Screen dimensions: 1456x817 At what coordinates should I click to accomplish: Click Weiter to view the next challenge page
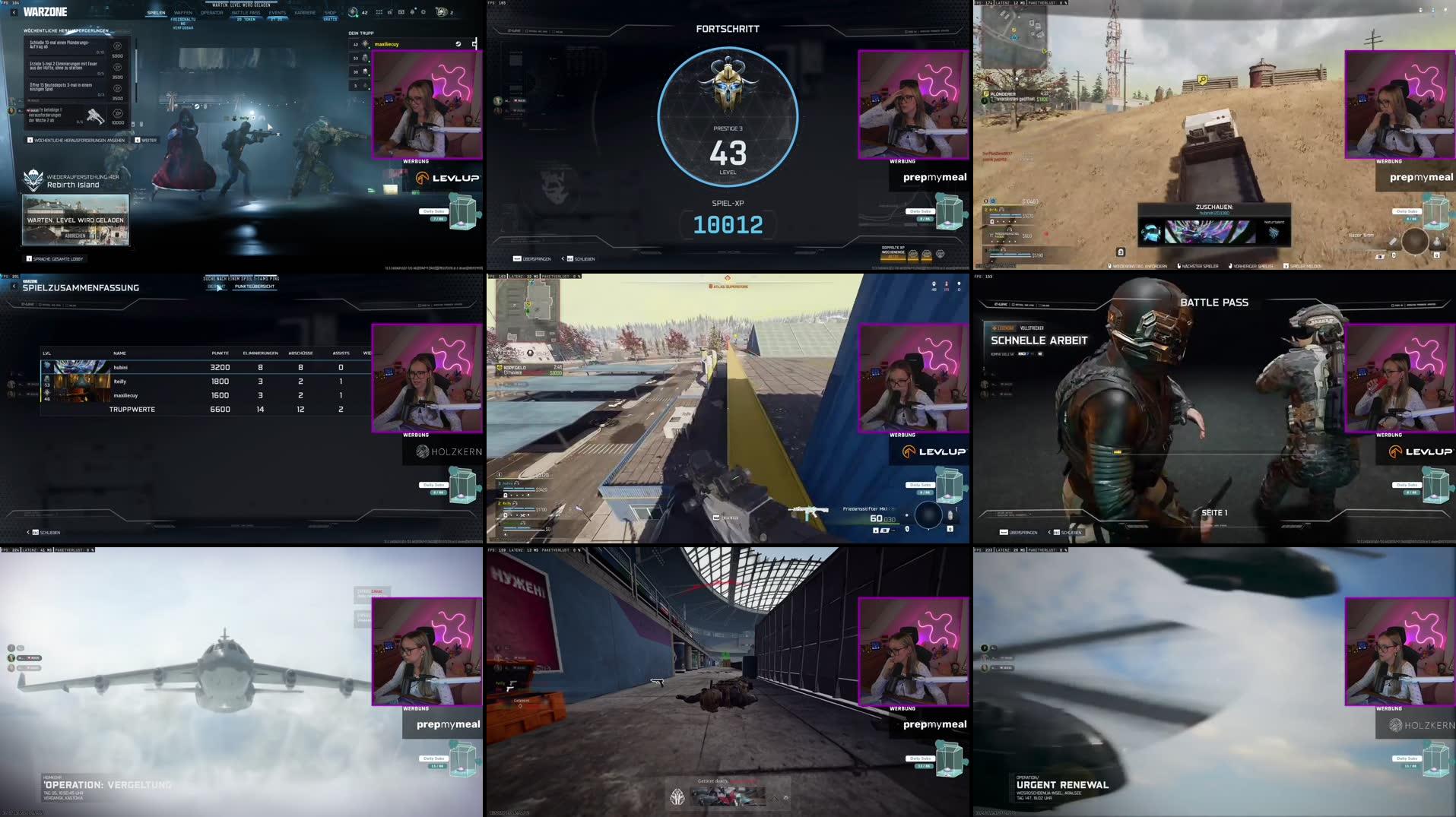(150, 139)
